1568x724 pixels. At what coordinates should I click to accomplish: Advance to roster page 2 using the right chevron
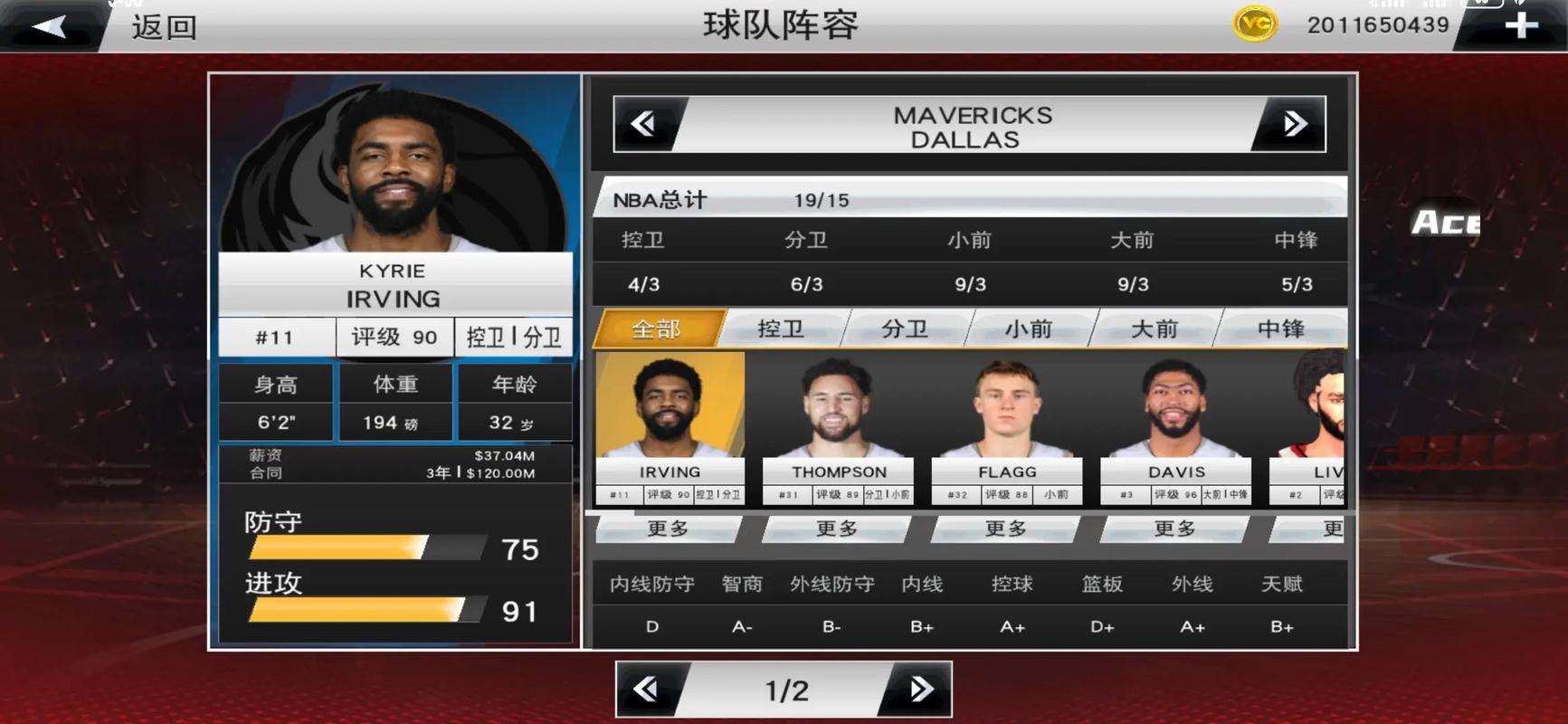click(x=921, y=689)
